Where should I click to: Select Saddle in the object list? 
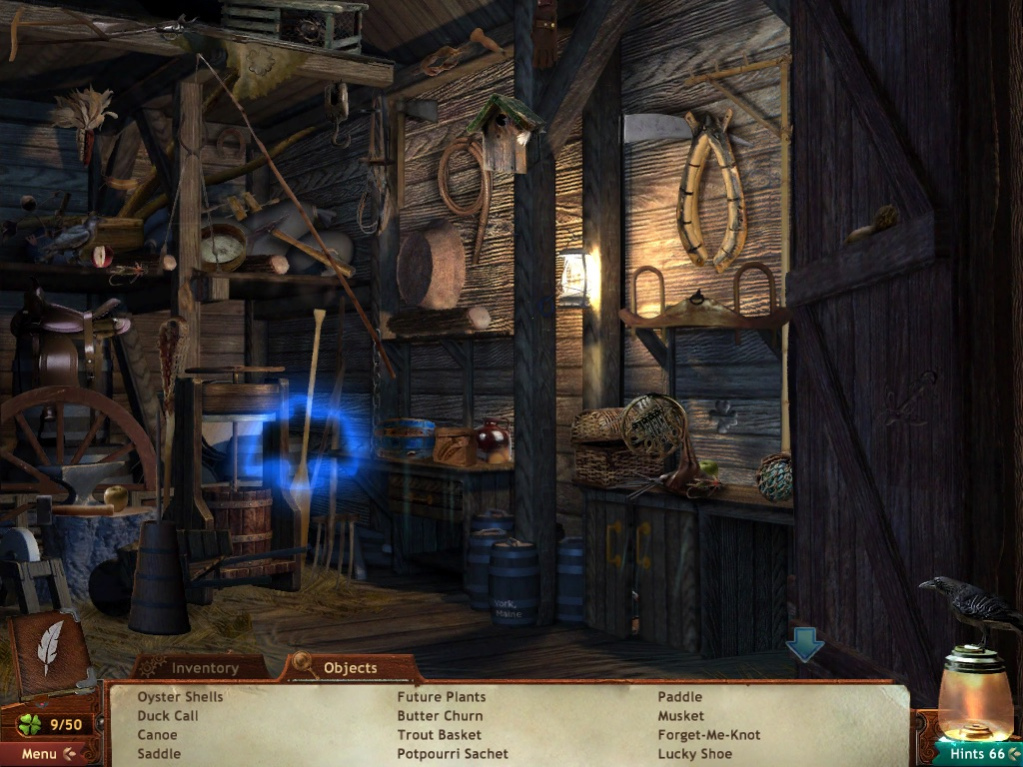point(159,754)
